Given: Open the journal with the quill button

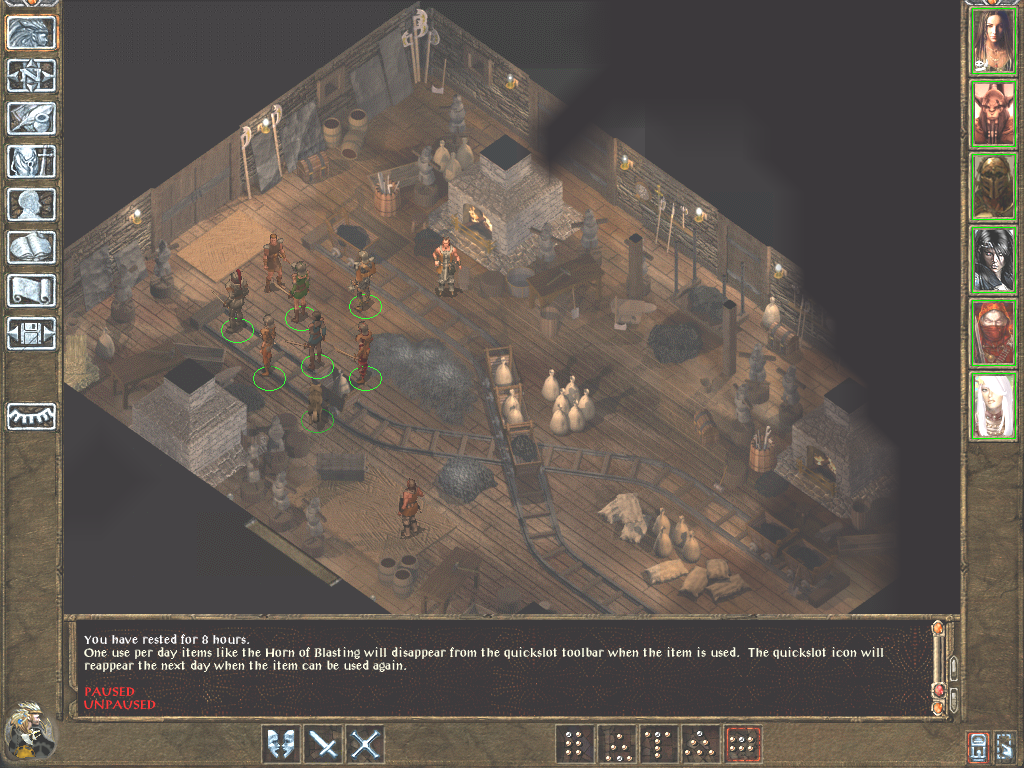Looking at the screenshot, I should point(32,118).
